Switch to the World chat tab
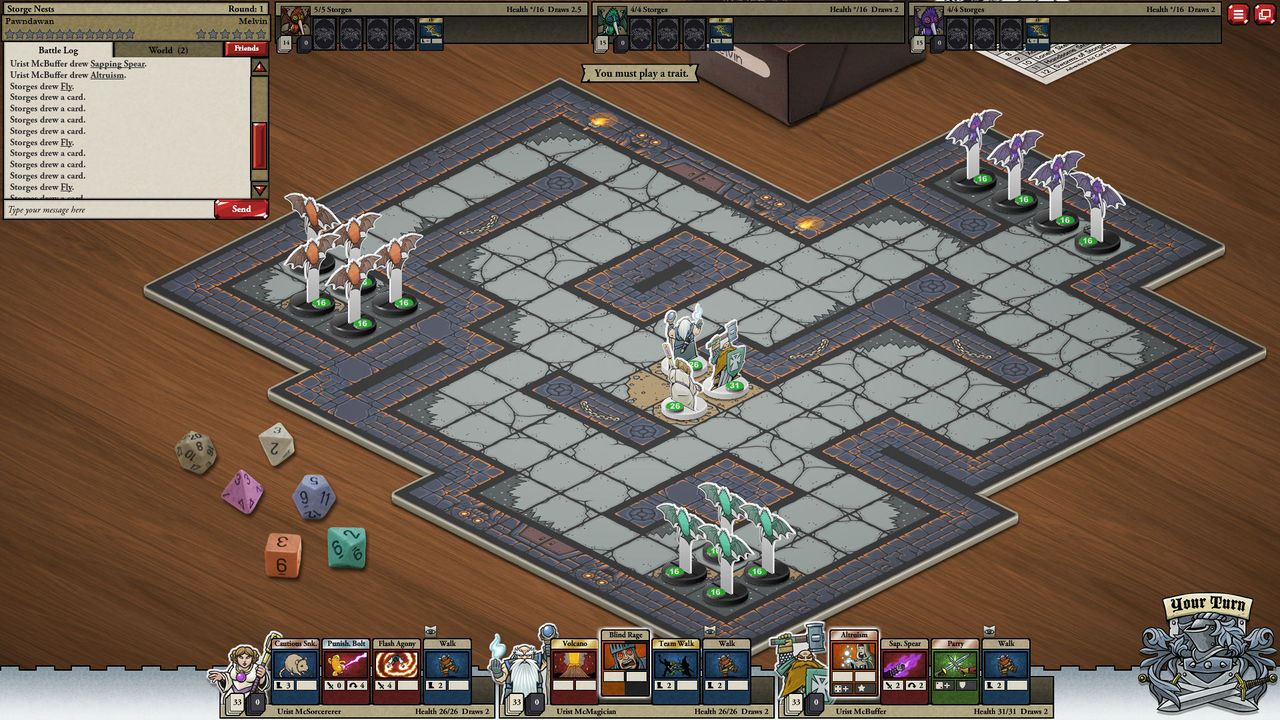The image size is (1280, 720). 167,49
